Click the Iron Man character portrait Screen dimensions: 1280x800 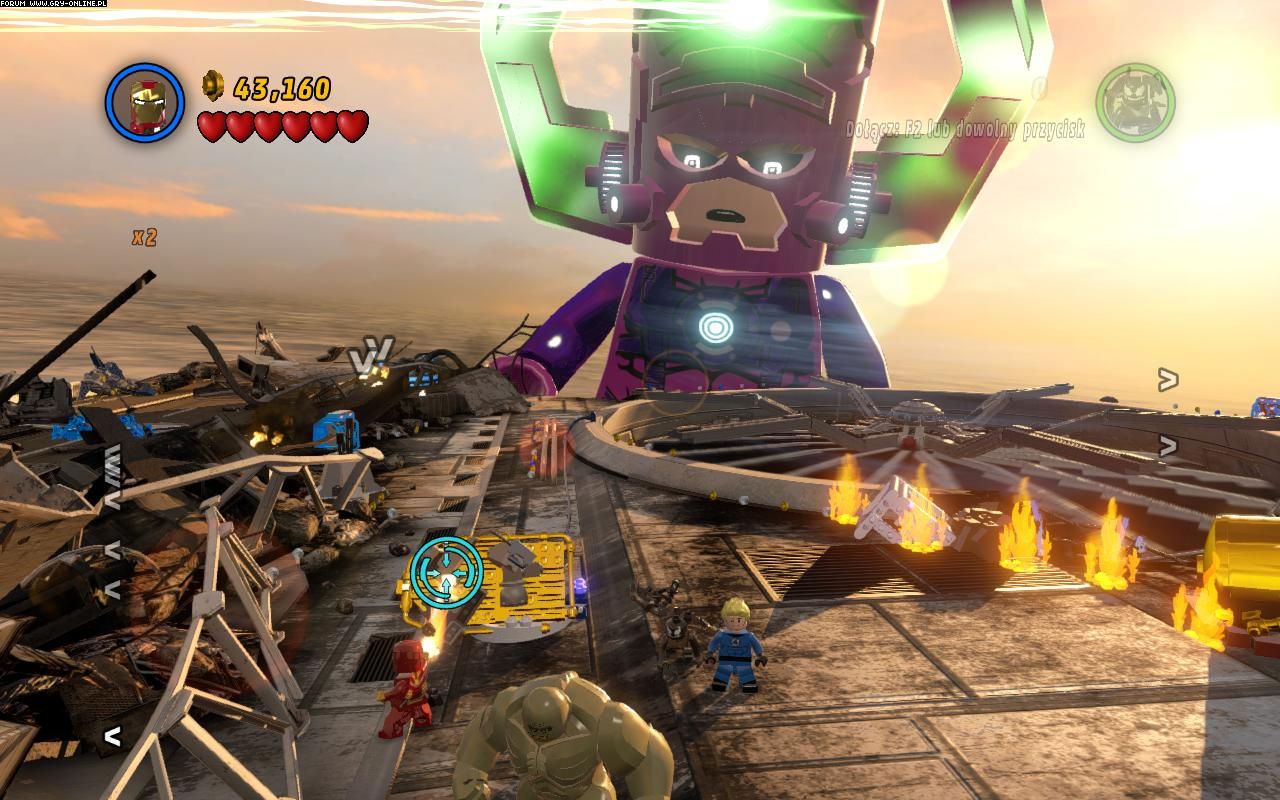pyautogui.click(x=145, y=103)
